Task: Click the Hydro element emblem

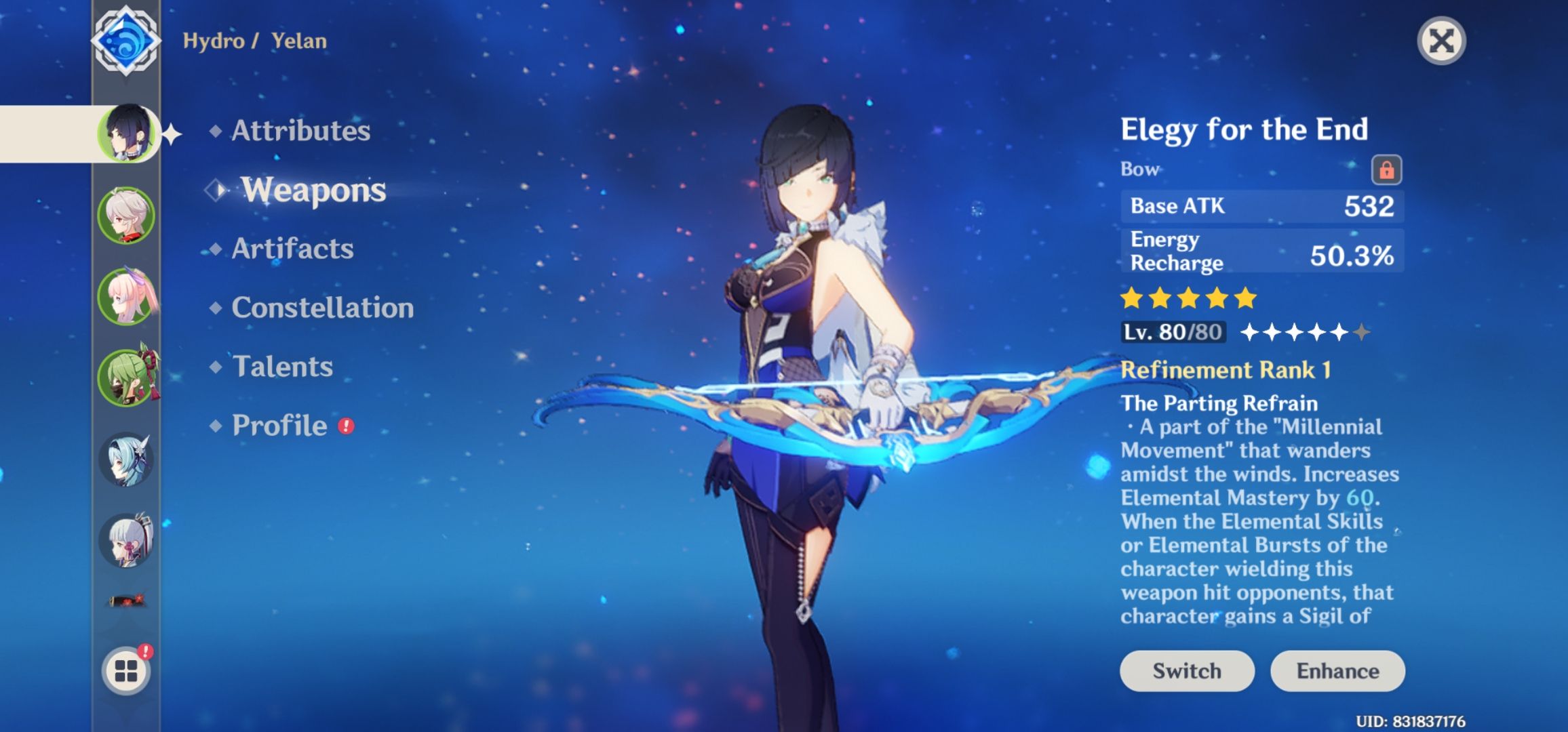Action: (x=126, y=41)
